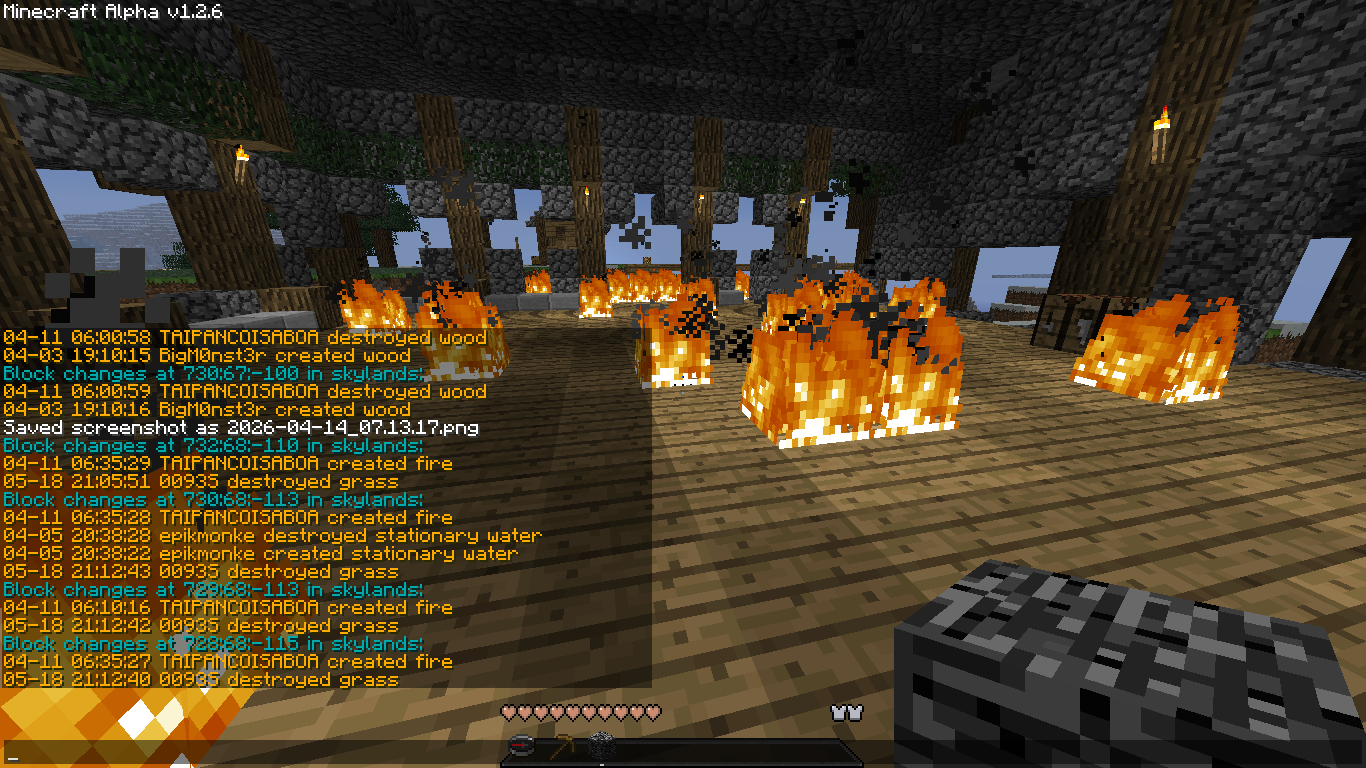Select the bedrock block hotbar slot

point(600,747)
